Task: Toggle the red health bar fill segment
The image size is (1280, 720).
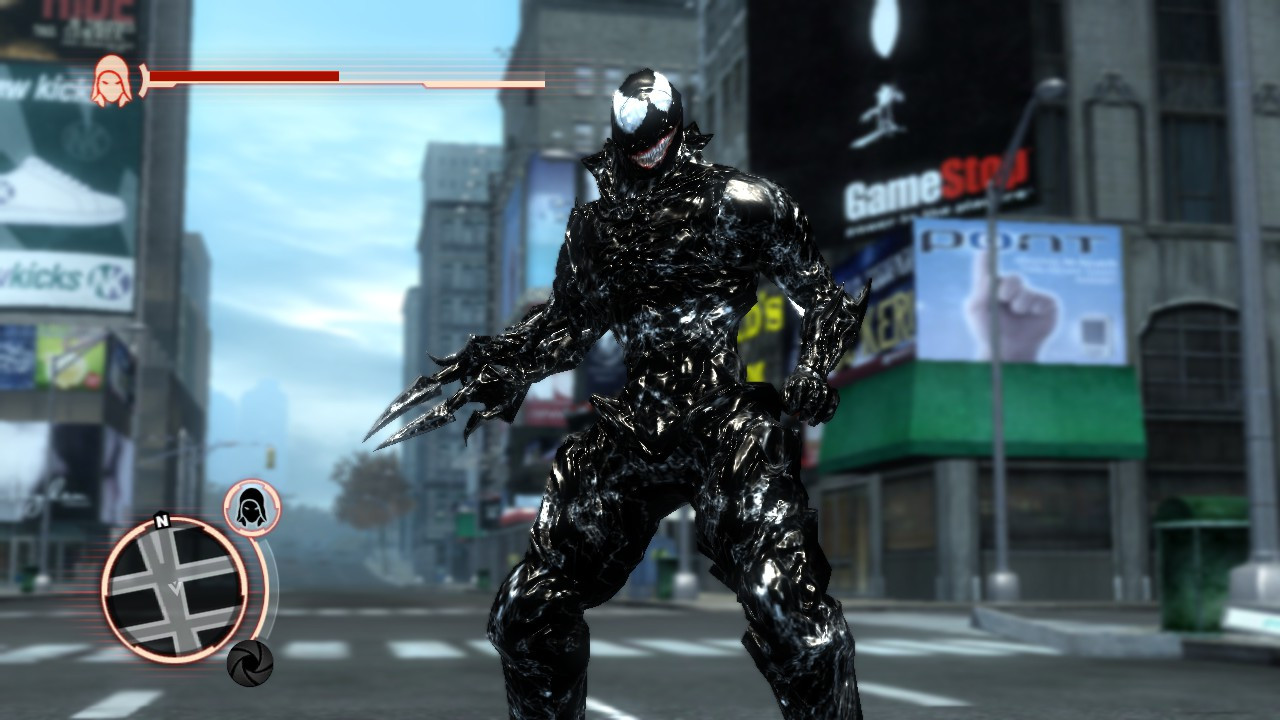Action: [x=245, y=75]
